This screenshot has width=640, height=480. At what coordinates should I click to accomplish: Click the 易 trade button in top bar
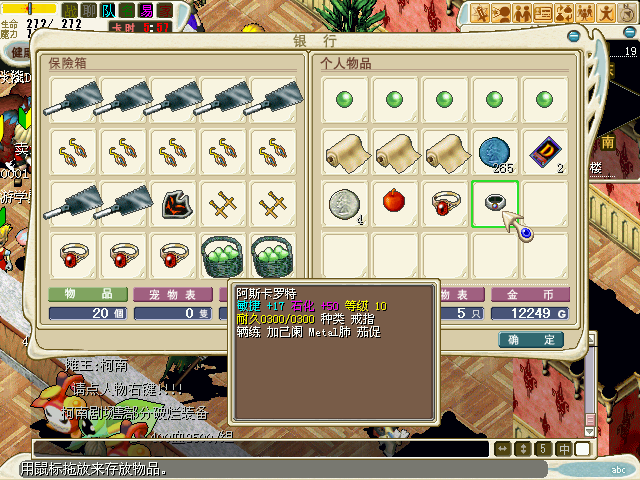(x=145, y=11)
